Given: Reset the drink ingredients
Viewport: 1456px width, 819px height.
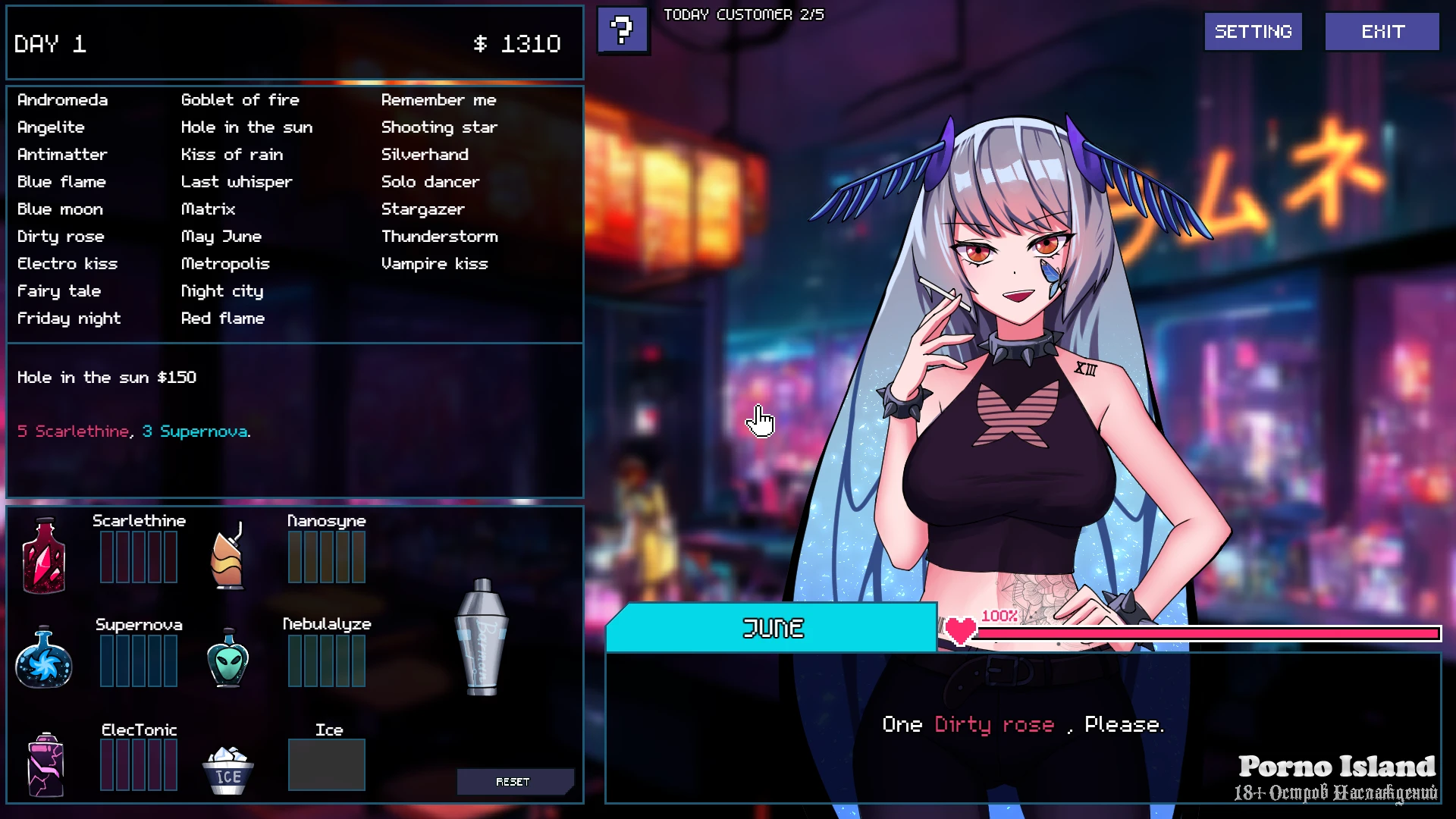Looking at the screenshot, I should (513, 782).
